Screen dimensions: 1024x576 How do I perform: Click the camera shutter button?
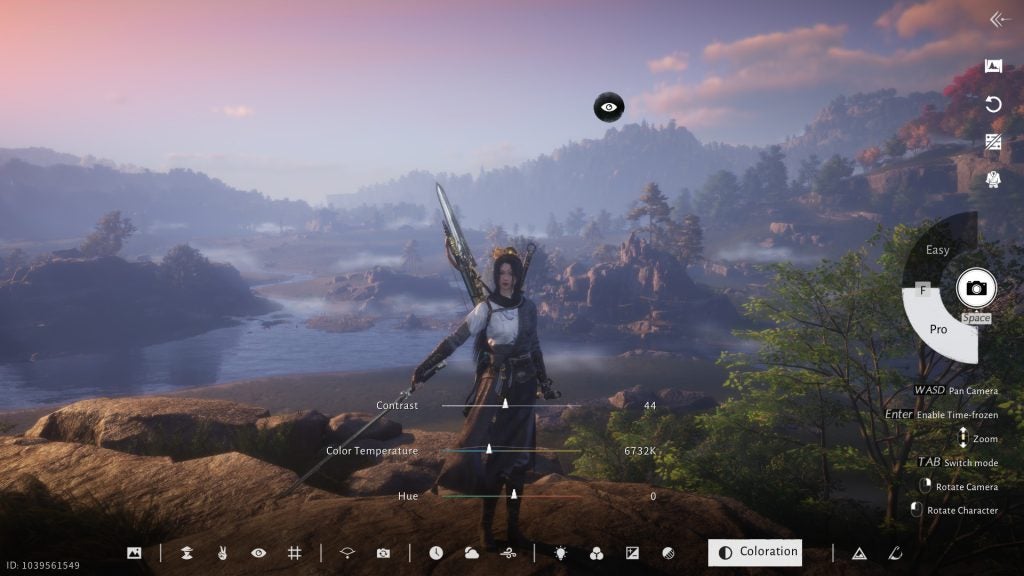[975, 288]
